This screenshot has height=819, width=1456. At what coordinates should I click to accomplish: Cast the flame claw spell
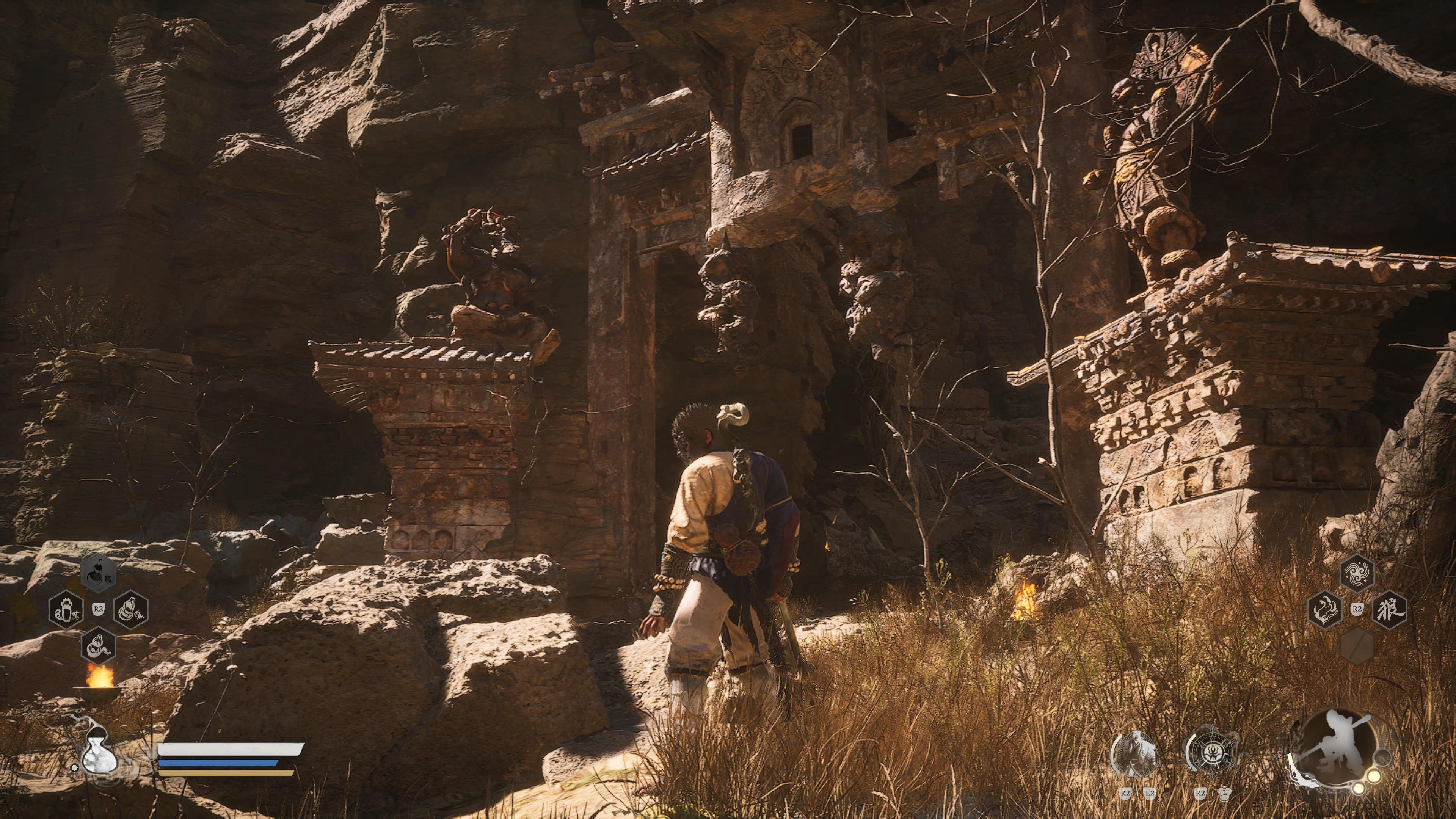click(x=1326, y=609)
